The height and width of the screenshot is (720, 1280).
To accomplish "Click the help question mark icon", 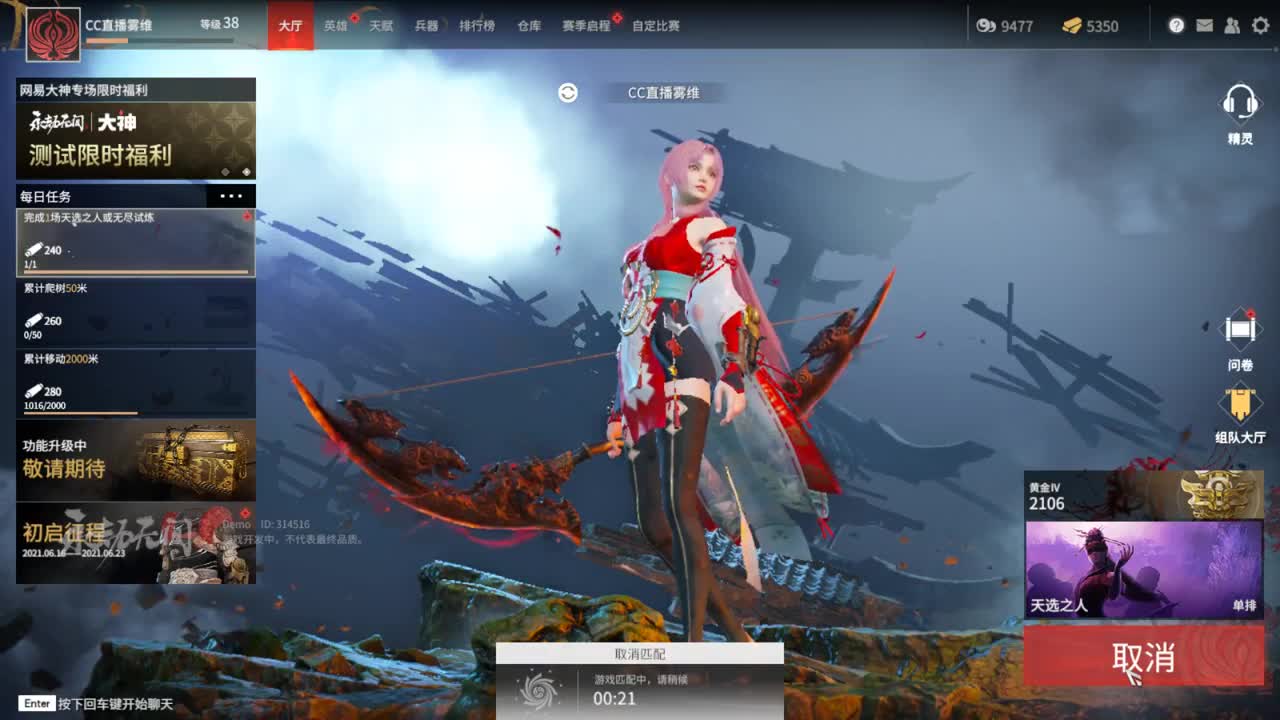I will point(1177,26).
